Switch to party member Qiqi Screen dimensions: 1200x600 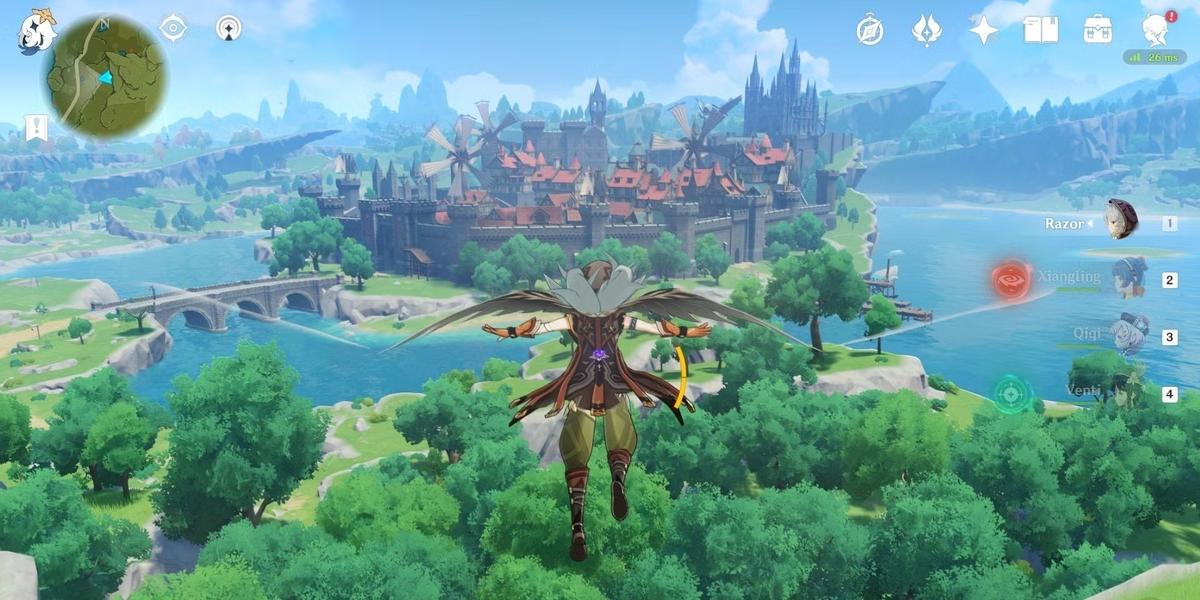pyautogui.click(x=1129, y=334)
